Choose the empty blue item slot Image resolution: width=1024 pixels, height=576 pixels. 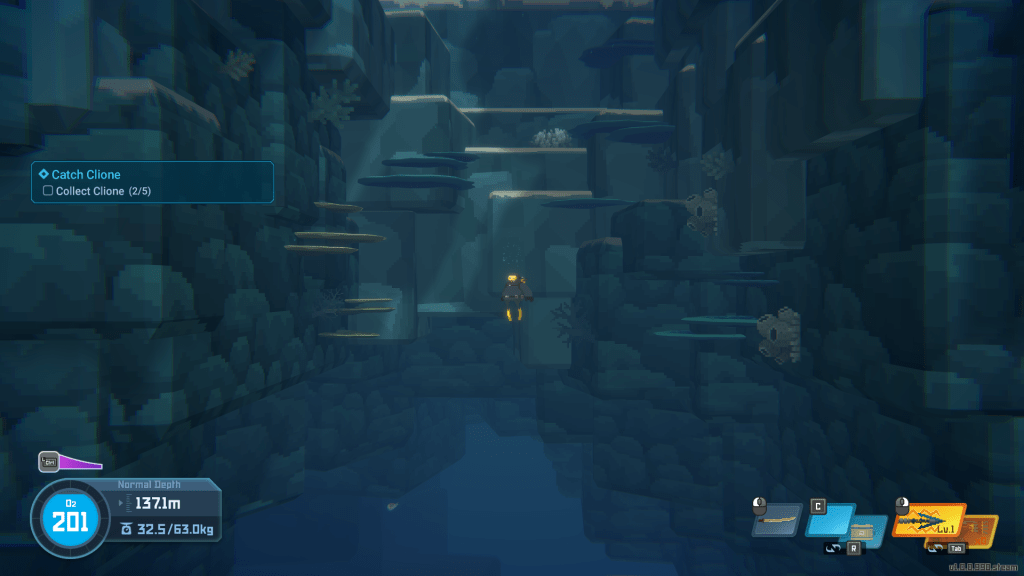(828, 519)
